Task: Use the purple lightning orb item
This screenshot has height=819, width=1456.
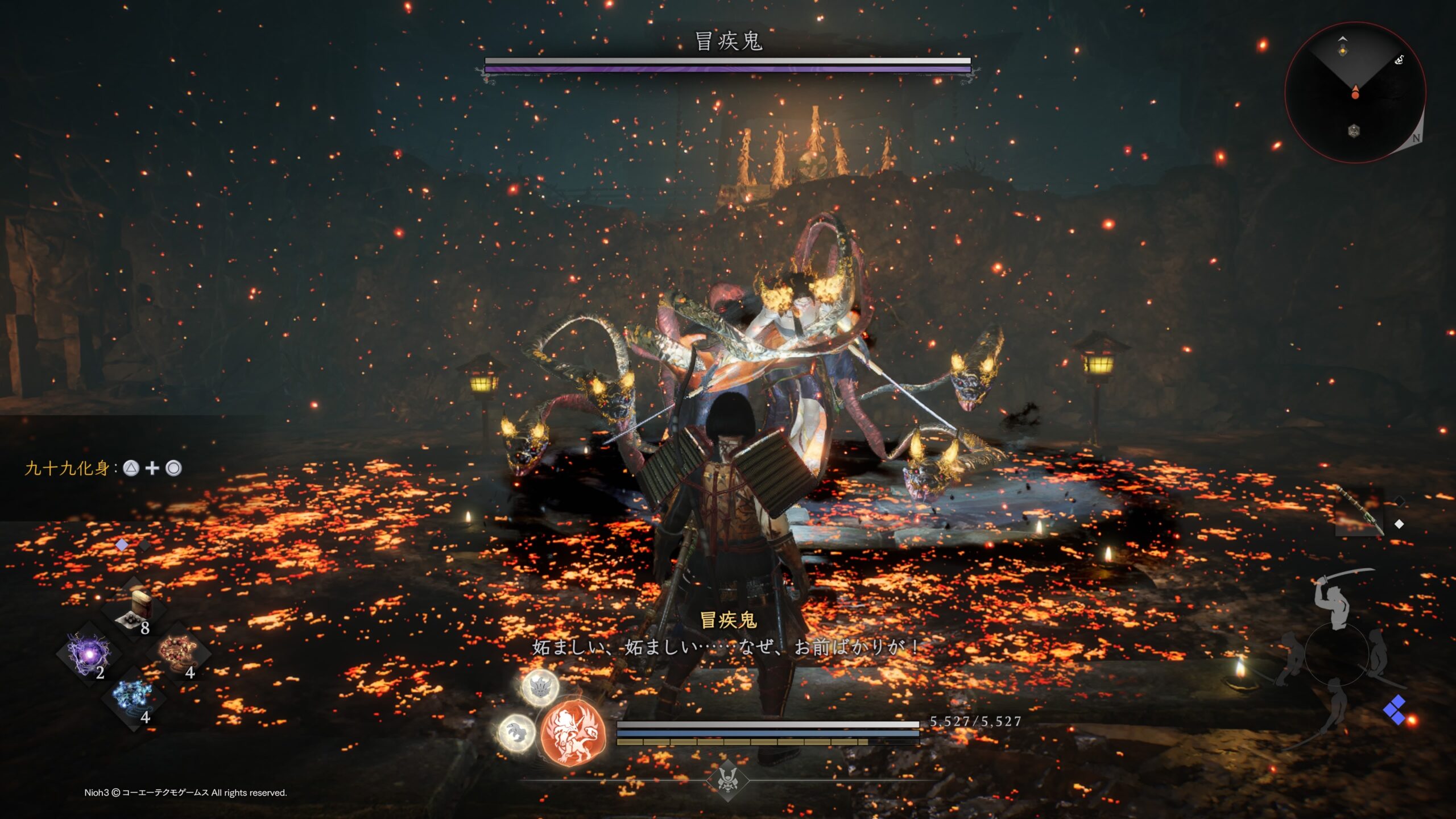Action: 89,655
